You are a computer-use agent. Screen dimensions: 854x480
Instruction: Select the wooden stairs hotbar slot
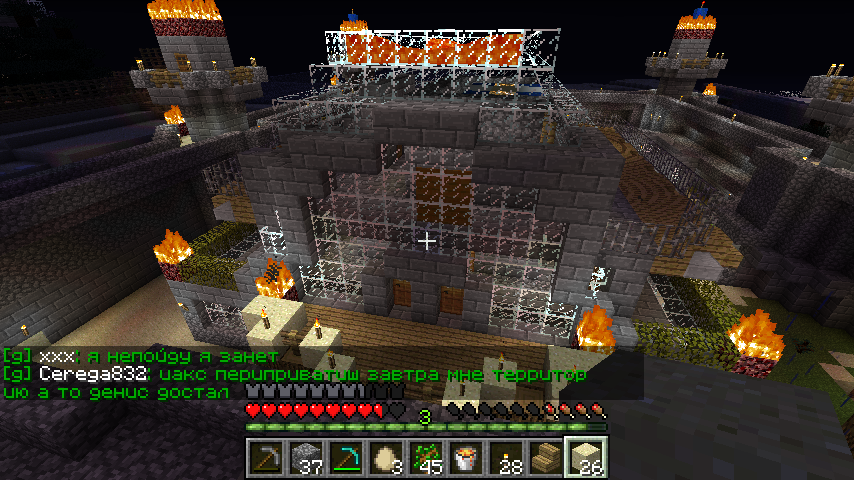[546, 458]
